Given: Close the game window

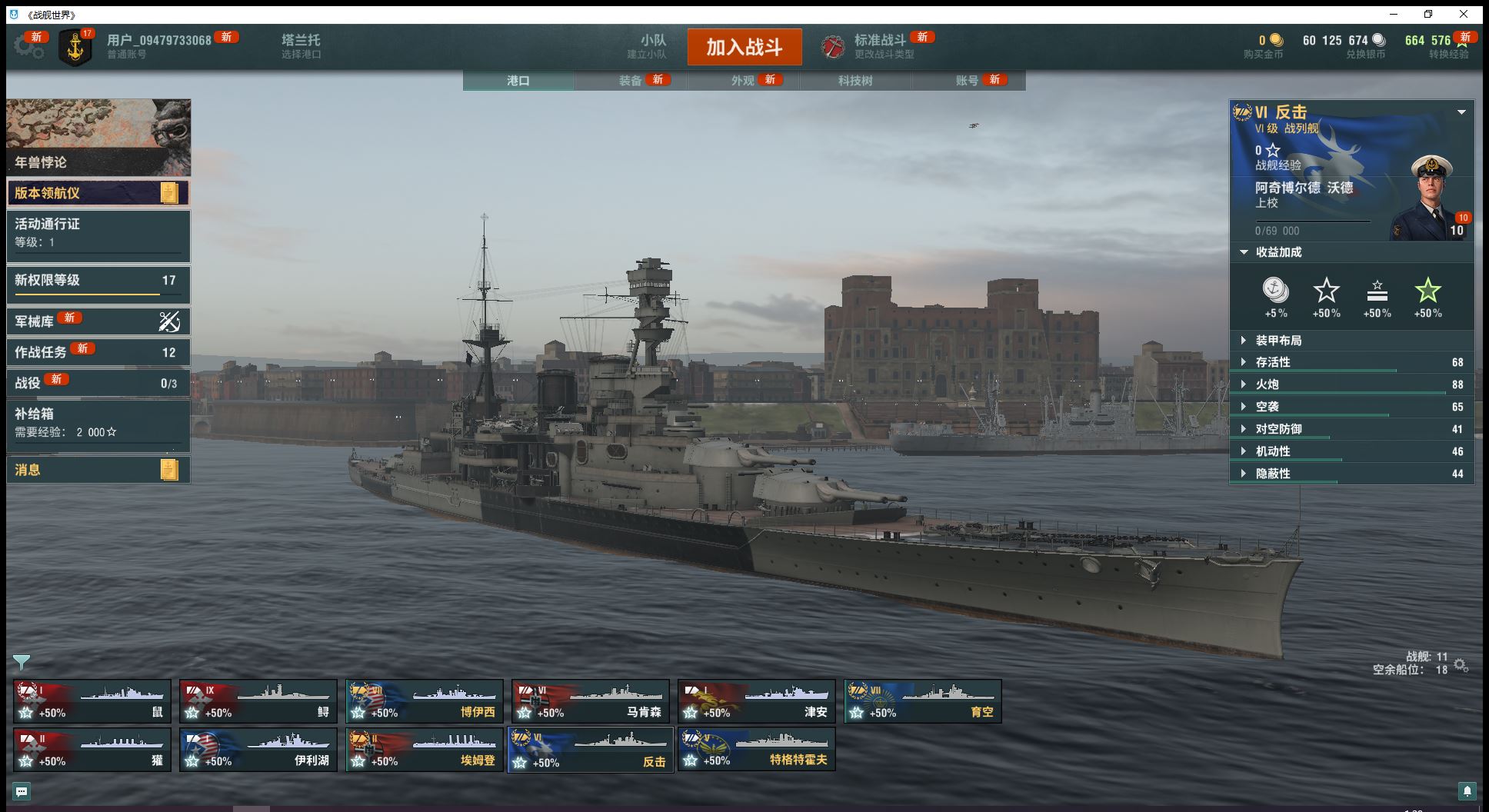Looking at the screenshot, I should (x=1464, y=14).
